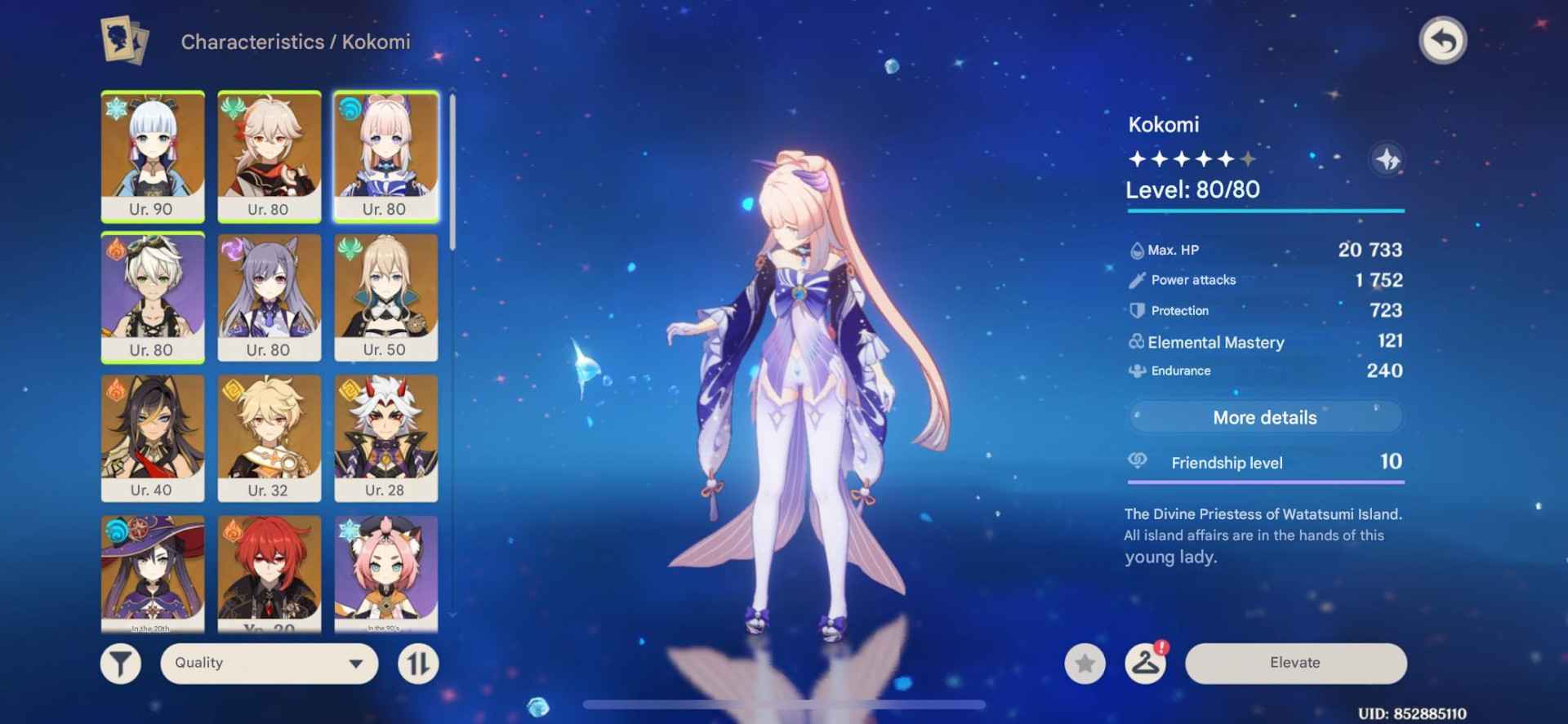Toggle the favorite star button
The height and width of the screenshot is (724, 1568).
pos(1085,664)
